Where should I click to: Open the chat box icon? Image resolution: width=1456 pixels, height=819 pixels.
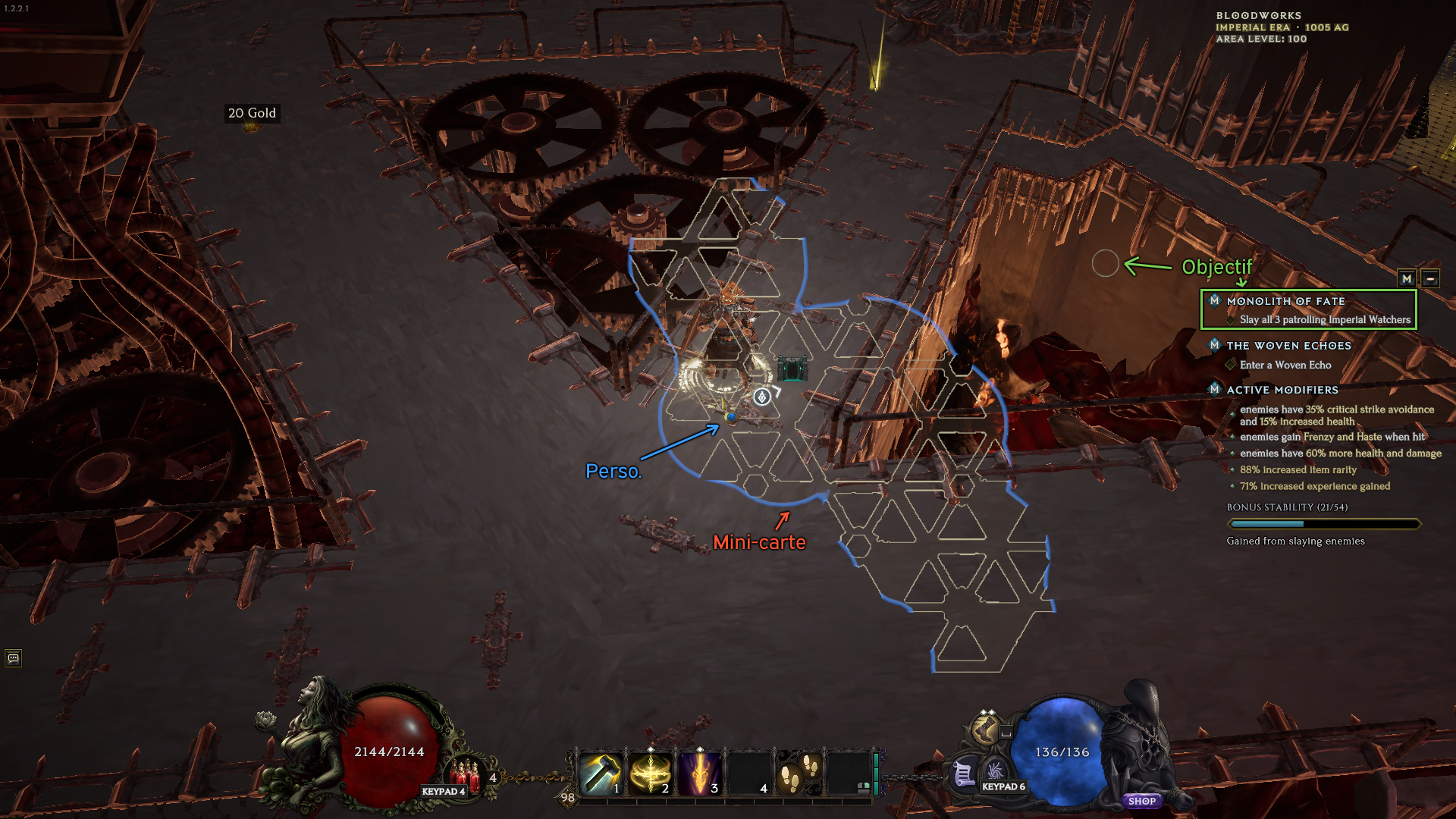point(13,658)
